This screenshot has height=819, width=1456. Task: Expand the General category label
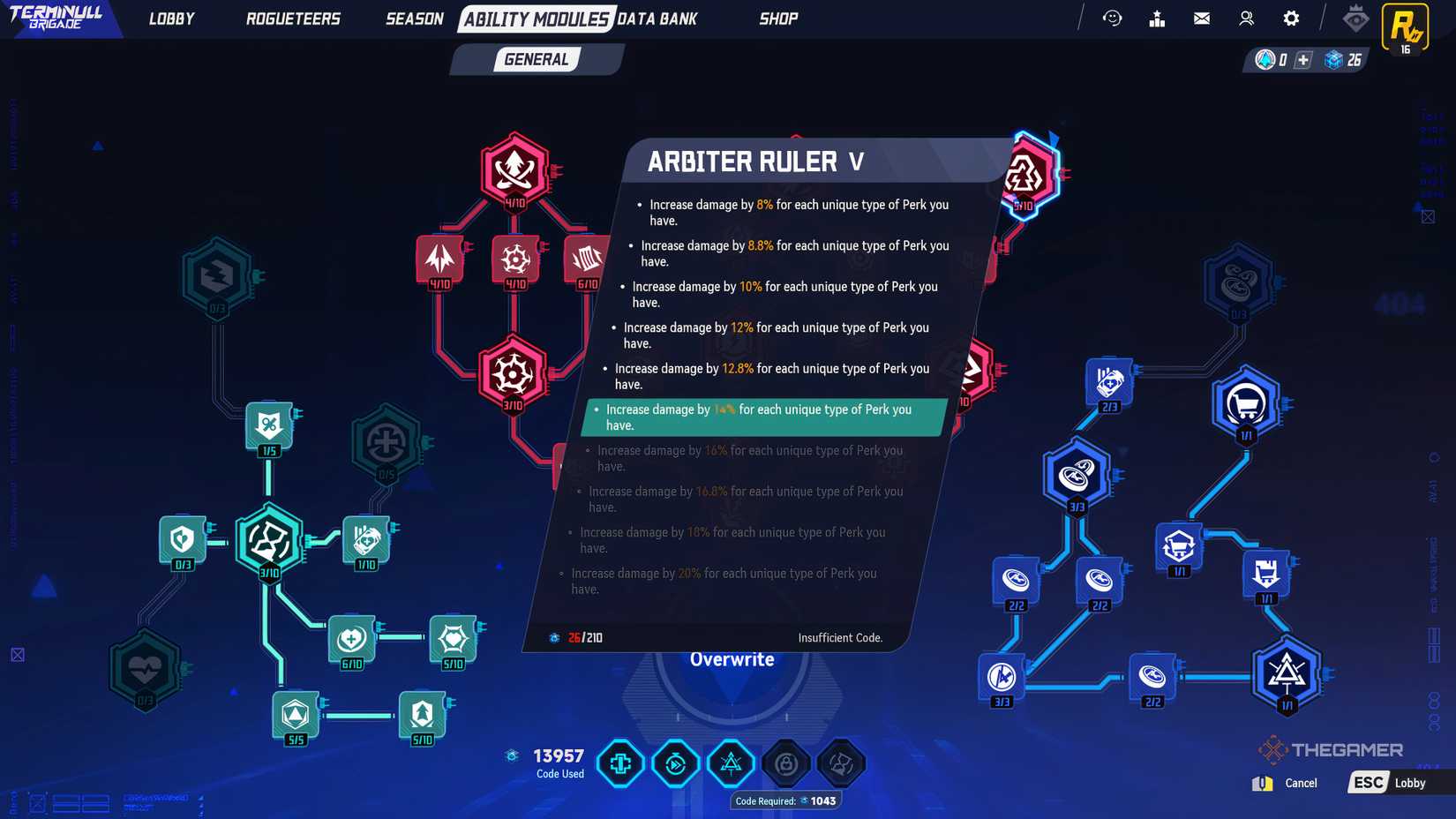pos(536,59)
